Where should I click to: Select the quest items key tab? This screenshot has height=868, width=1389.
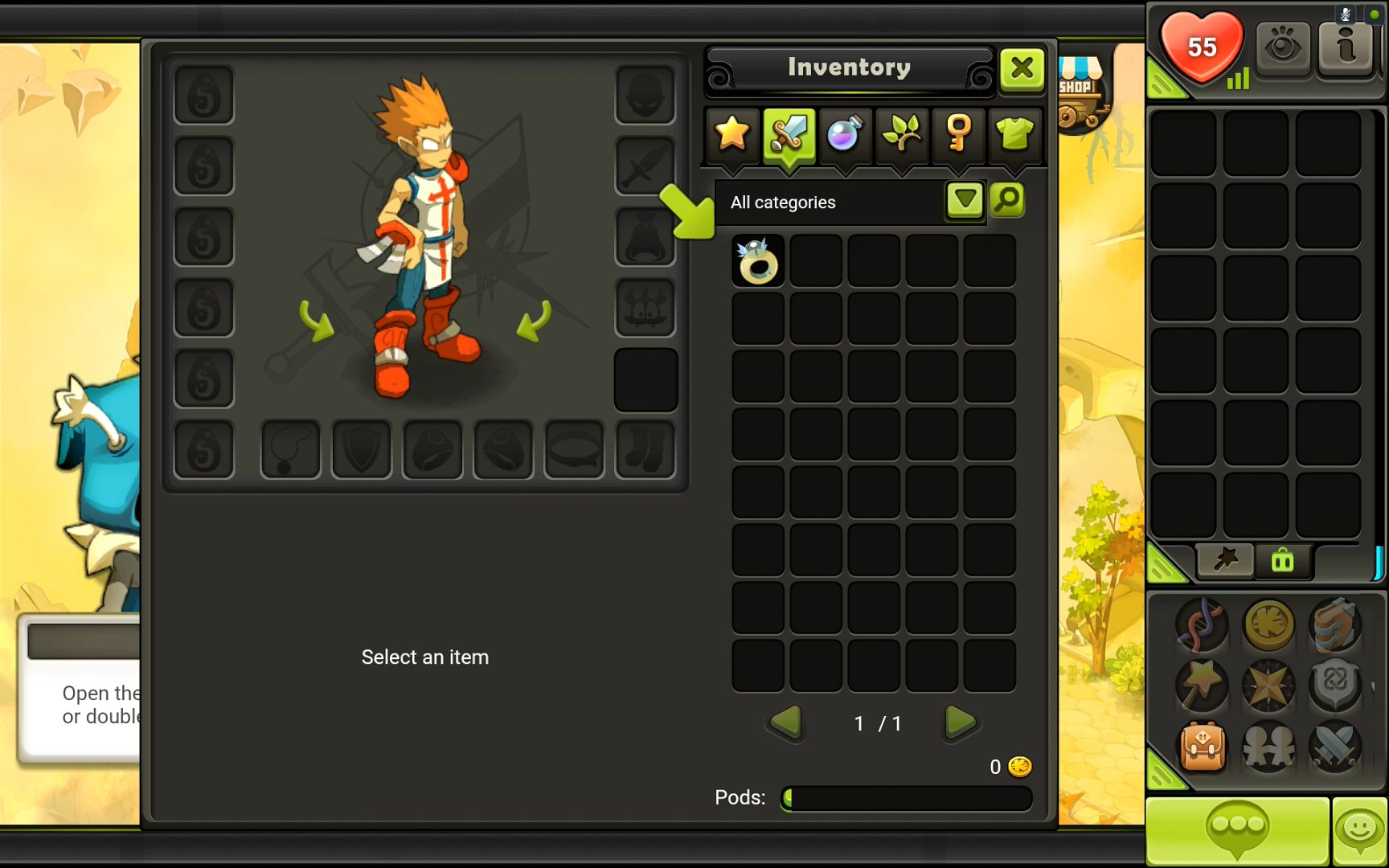[959, 135]
